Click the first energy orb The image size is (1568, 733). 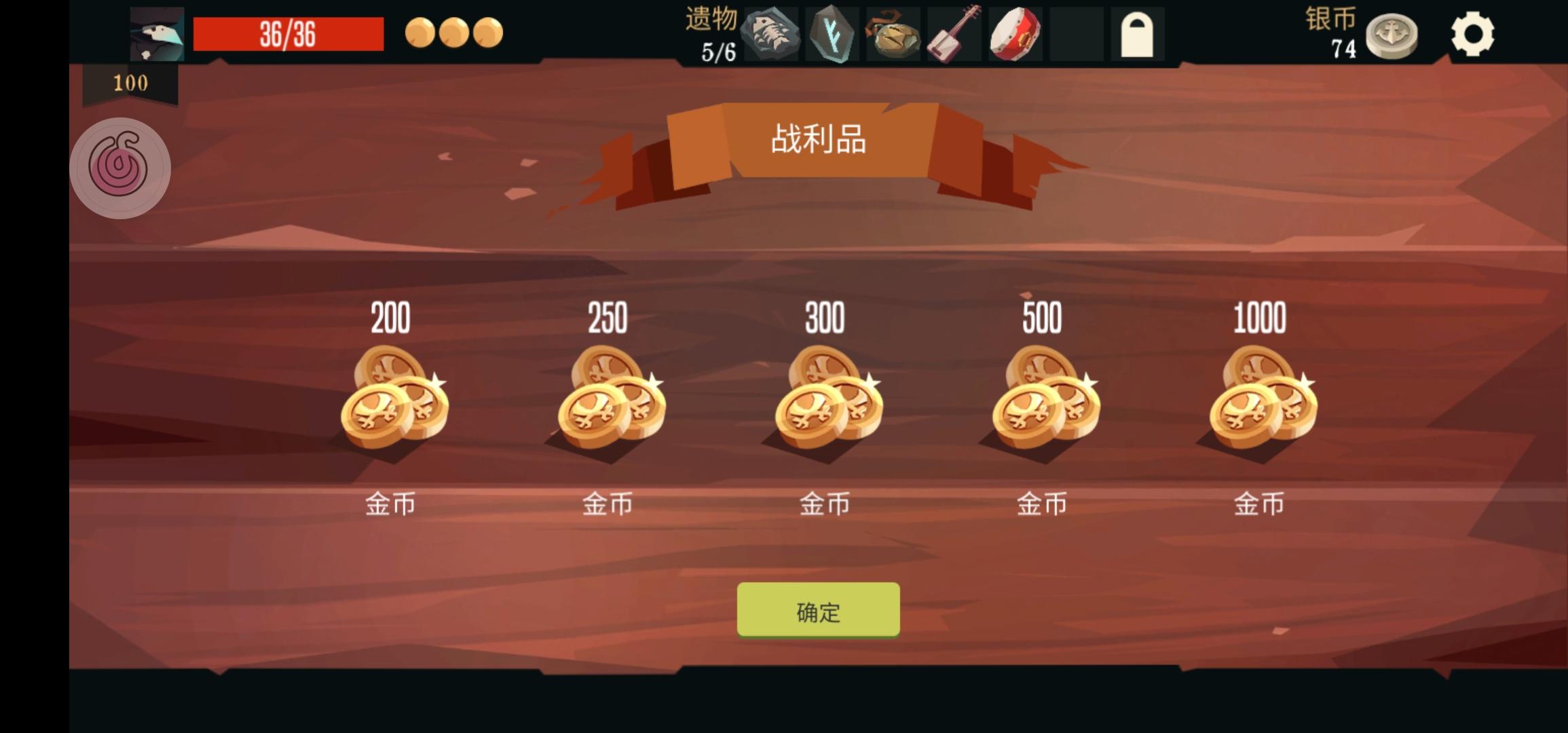[419, 32]
